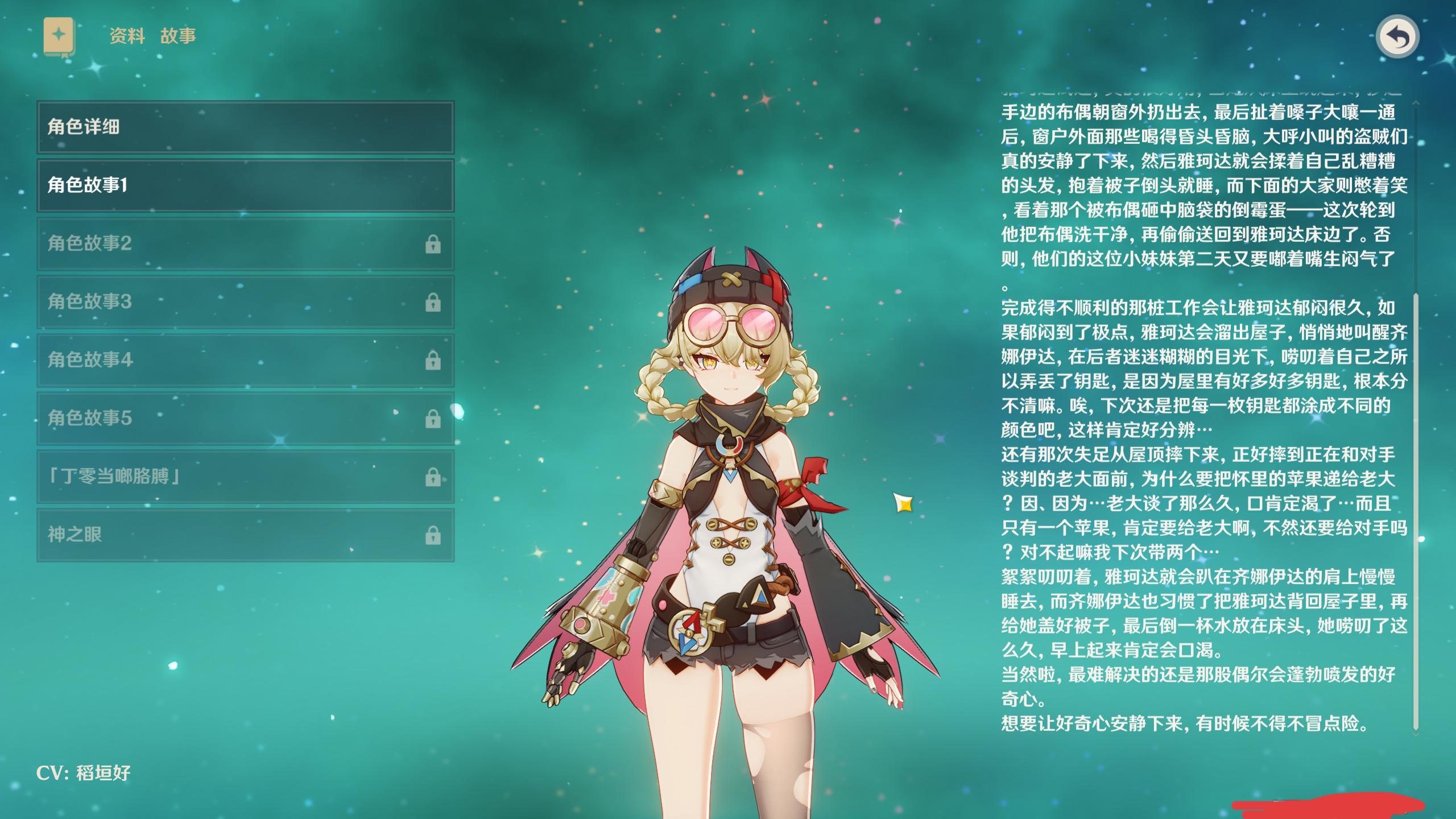Click the story text scrollbar
This screenshot has height=819, width=1456.
[1416, 511]
